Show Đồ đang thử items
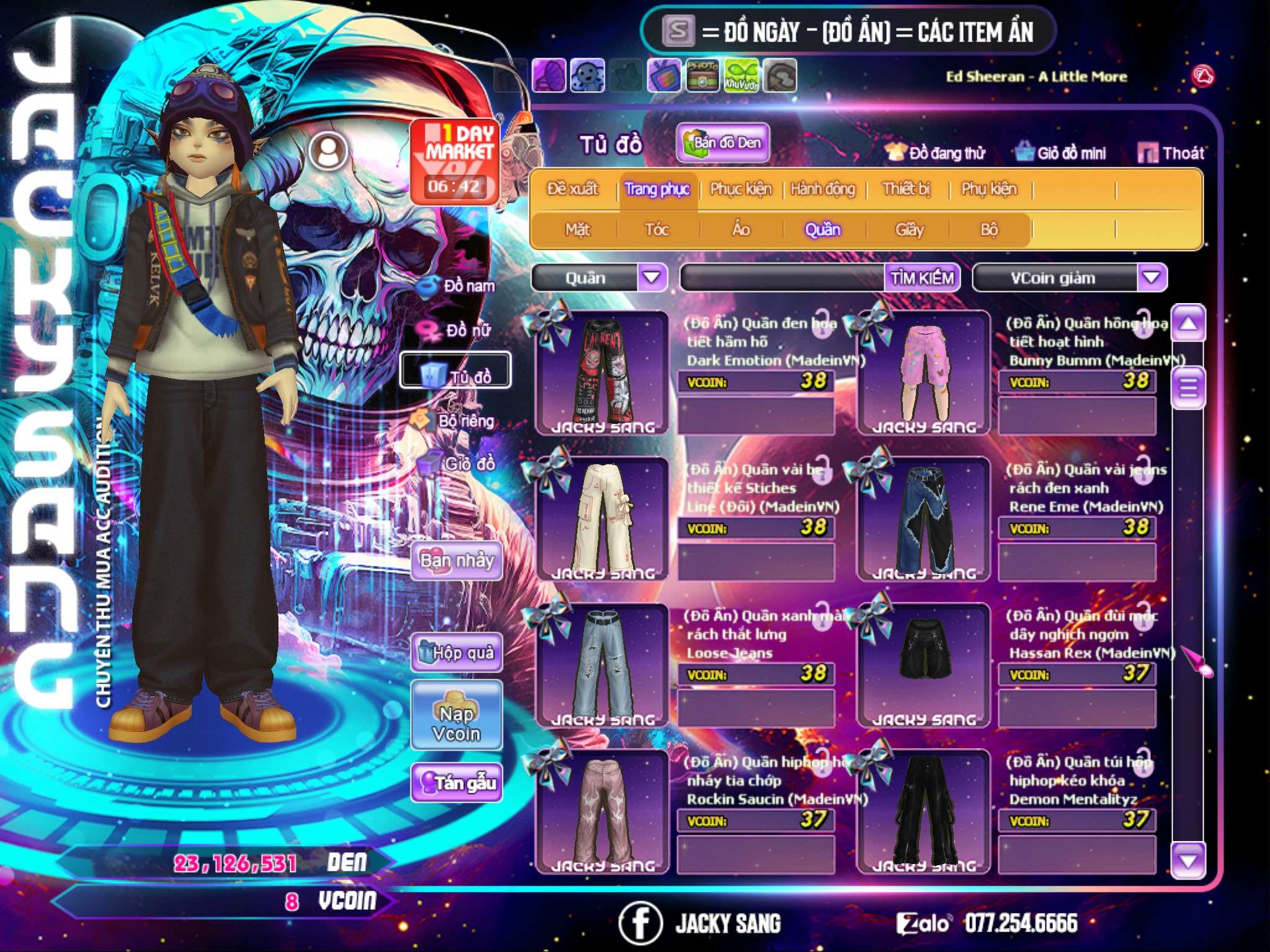The image size is (1270, 952). click(935, 153)
